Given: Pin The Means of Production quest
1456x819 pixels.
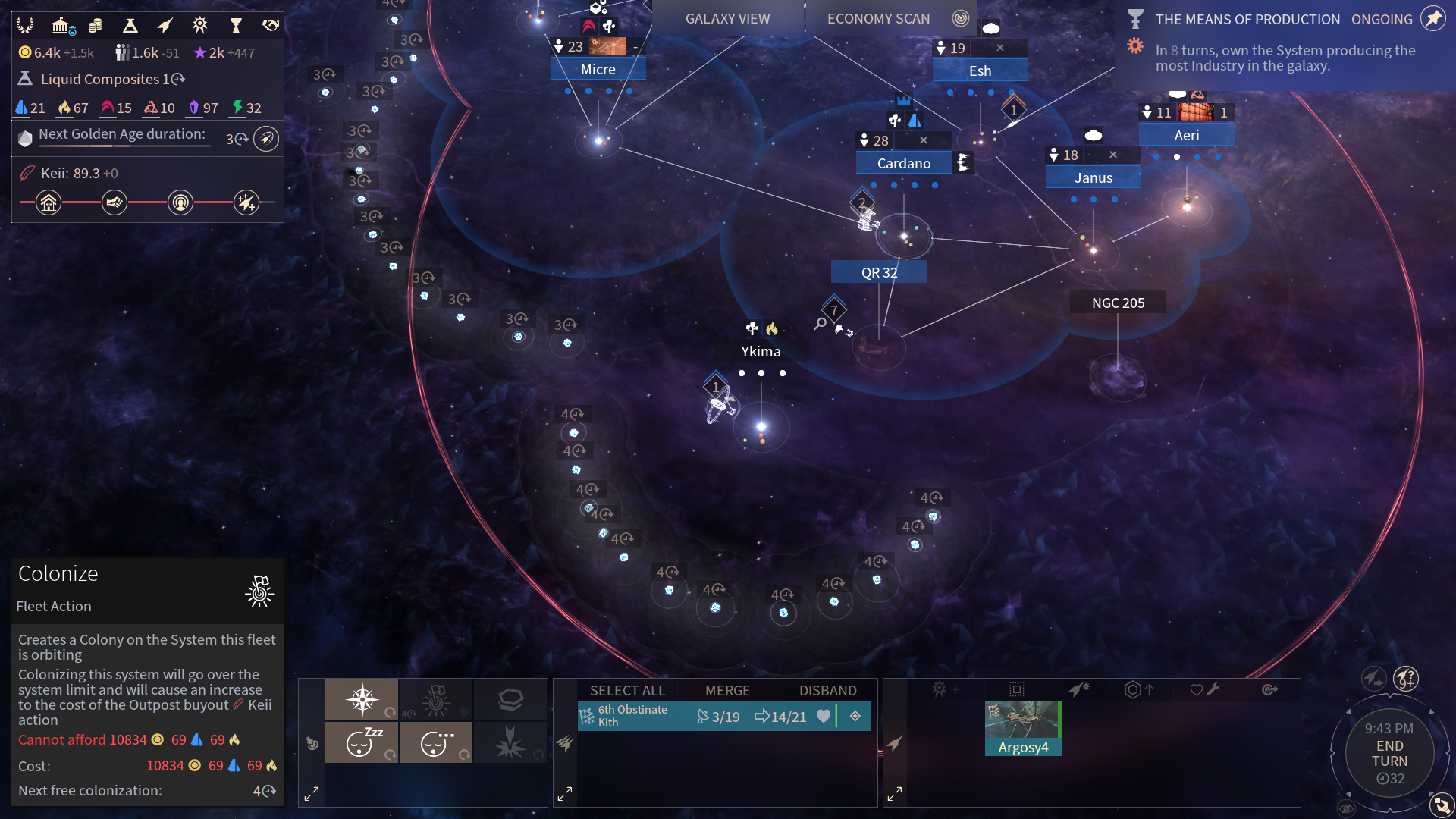Looking at the screenshot, I should coord(1432,19).
